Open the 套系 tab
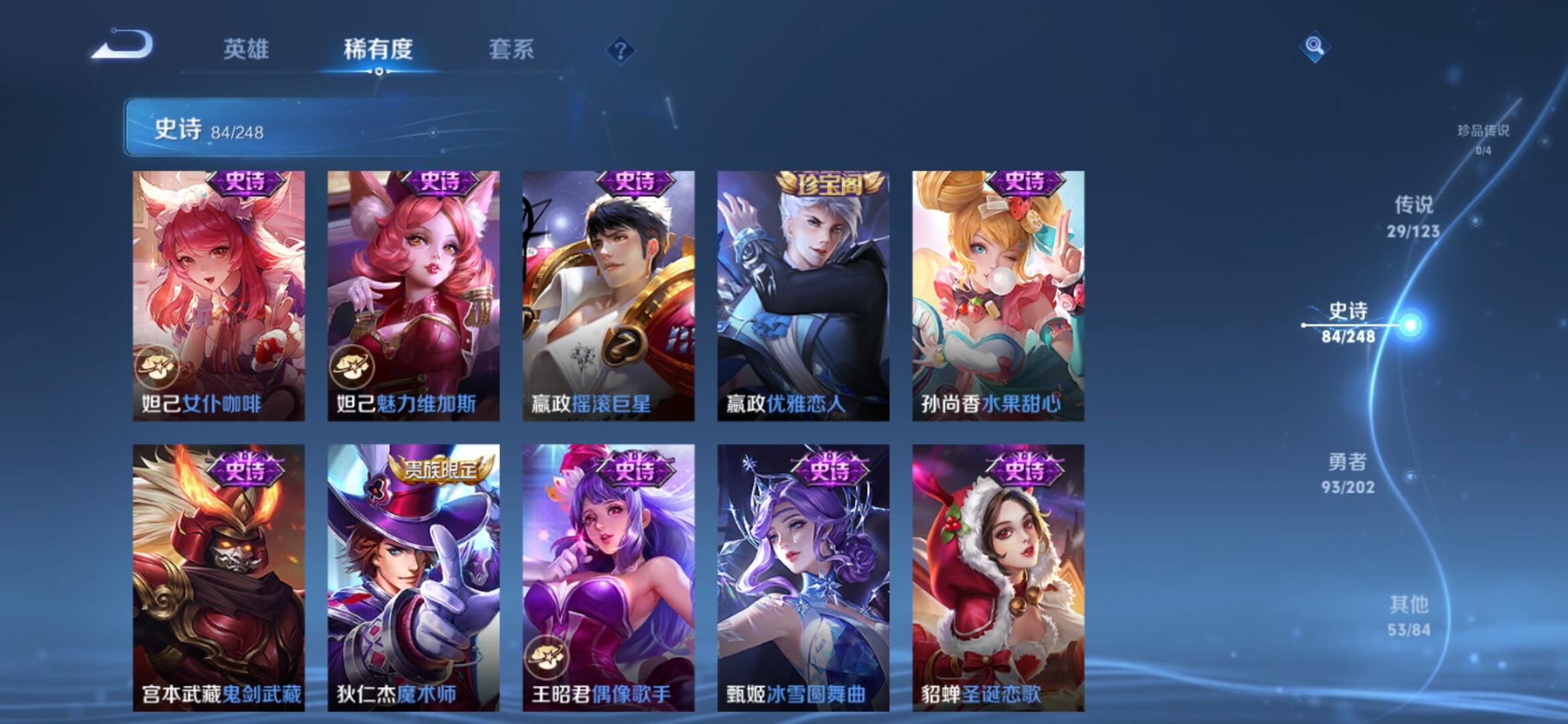This screenshot has height=724, width=1568. (x=511, y=49)
